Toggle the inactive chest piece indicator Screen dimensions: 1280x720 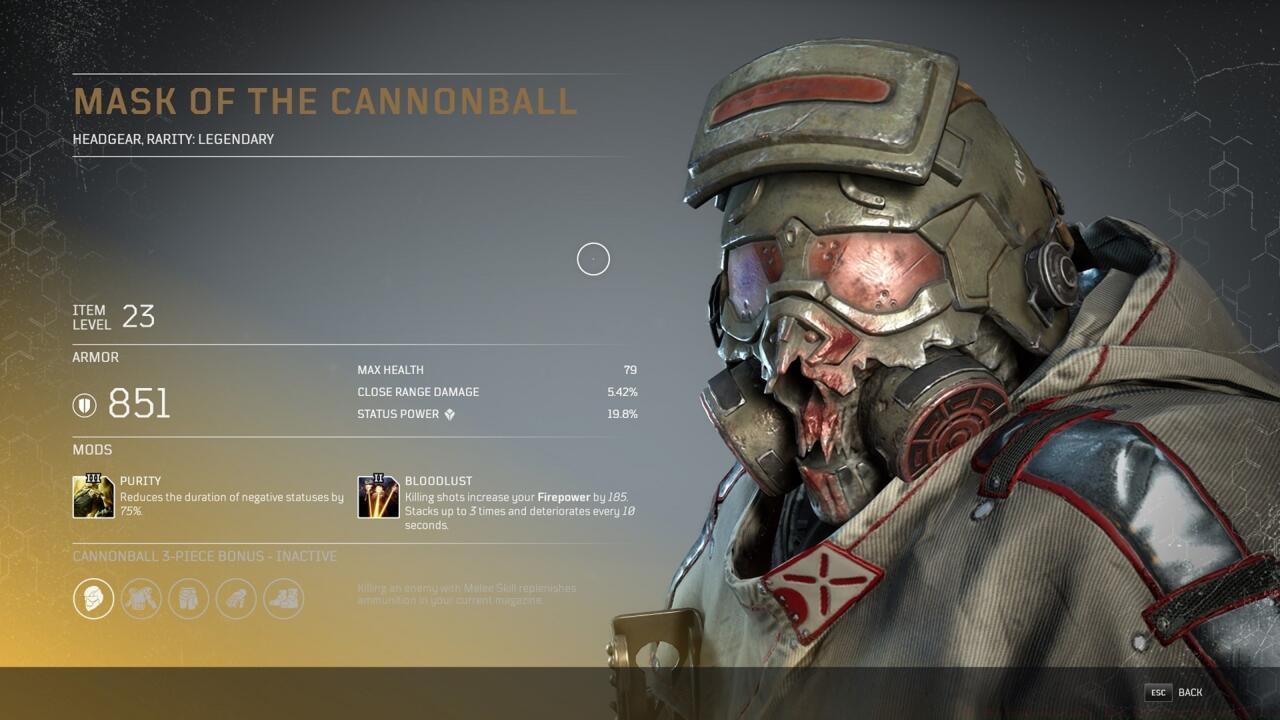140,600
